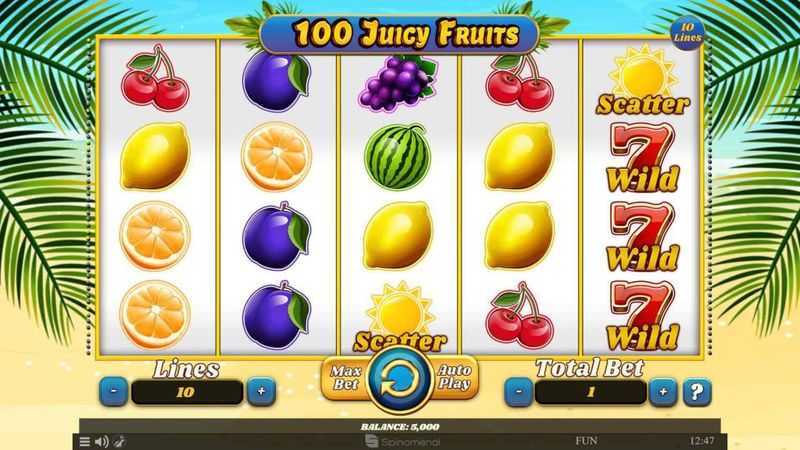The image size is (800, 450).
Task: Spin the reels with the circular arrow button
Action: click(x=399, y=380)
